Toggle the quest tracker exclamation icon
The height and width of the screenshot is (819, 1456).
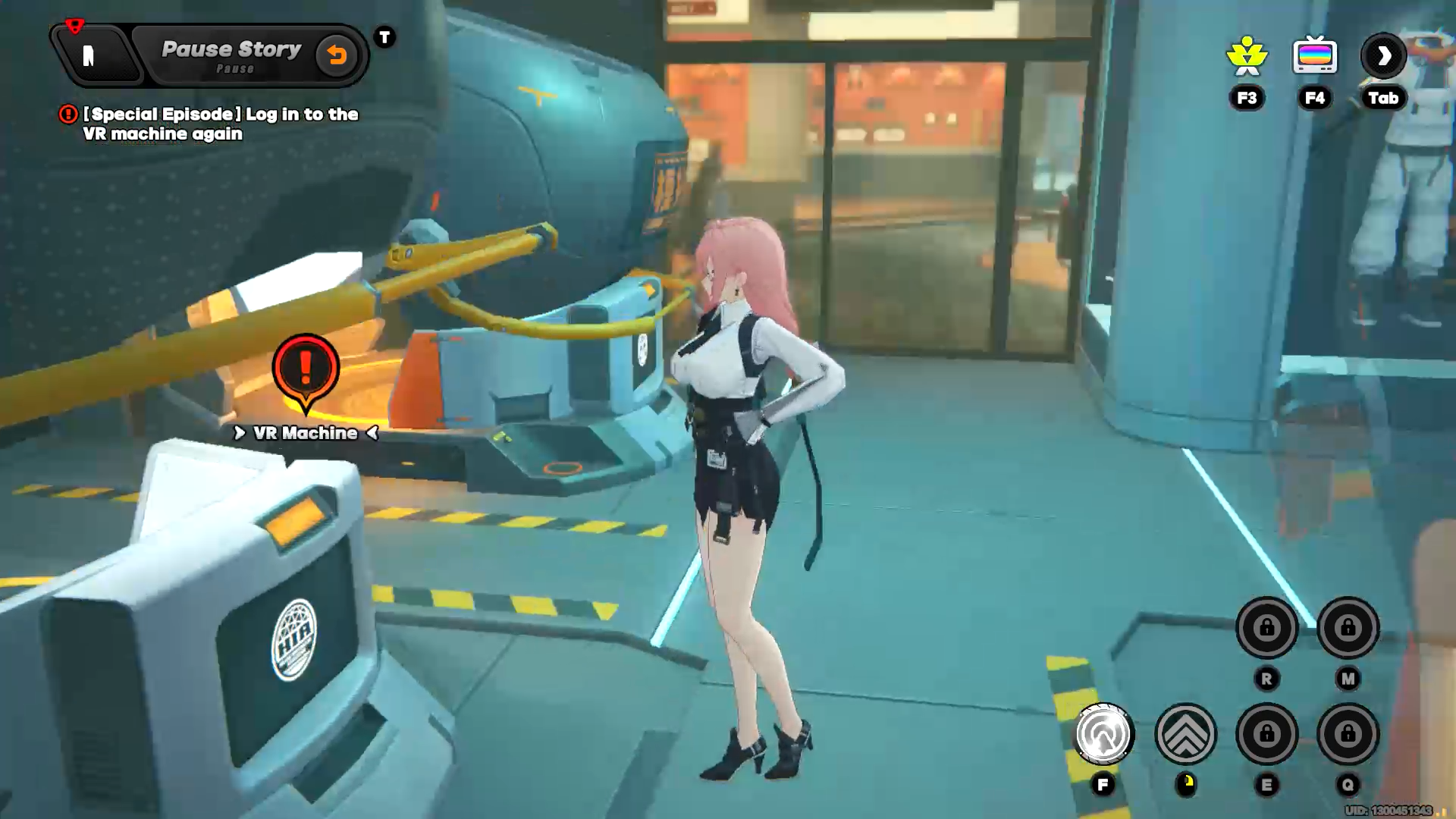(x=68, y=115)
